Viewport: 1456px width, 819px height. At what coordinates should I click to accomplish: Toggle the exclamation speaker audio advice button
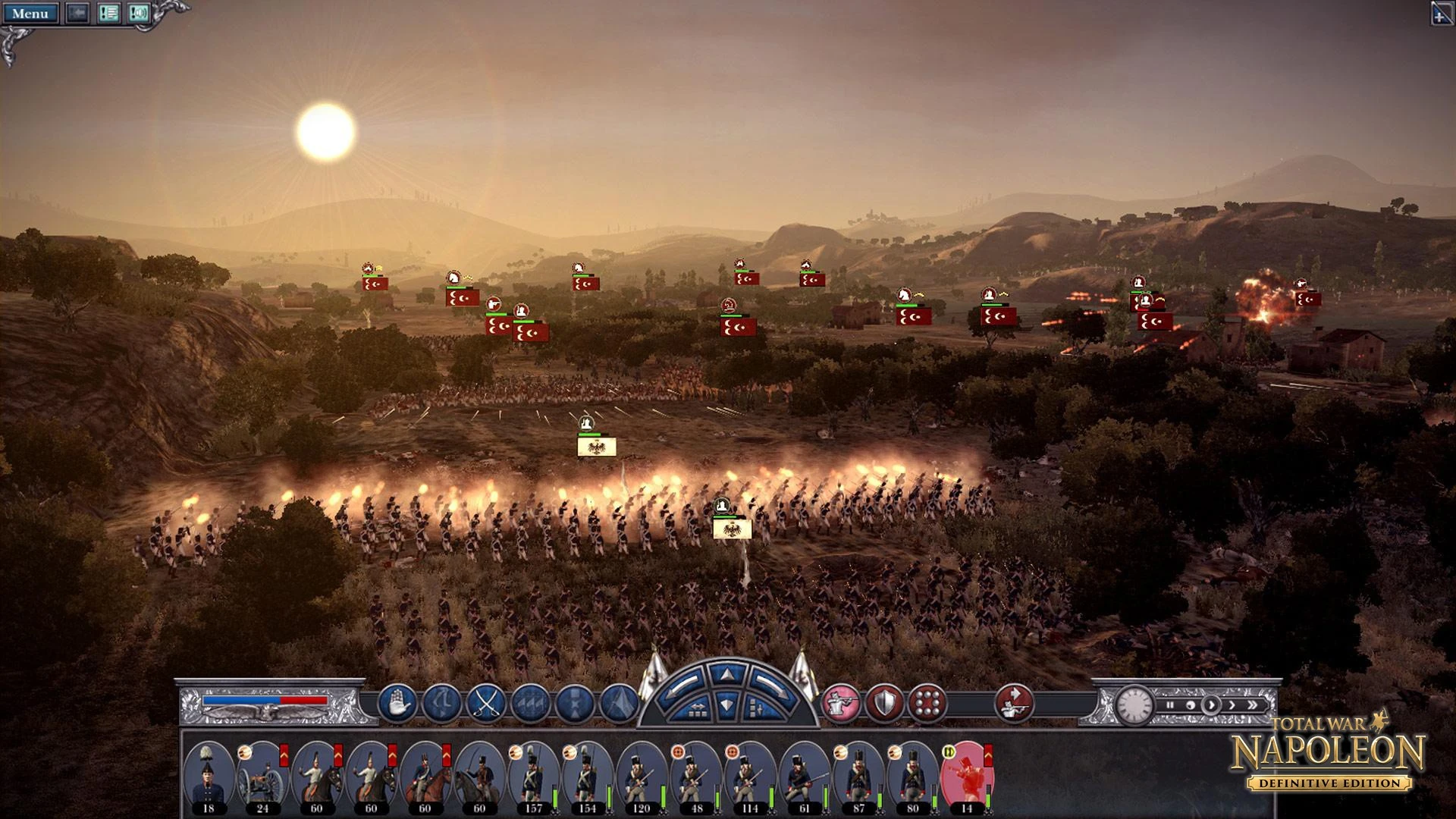(139, 14)
